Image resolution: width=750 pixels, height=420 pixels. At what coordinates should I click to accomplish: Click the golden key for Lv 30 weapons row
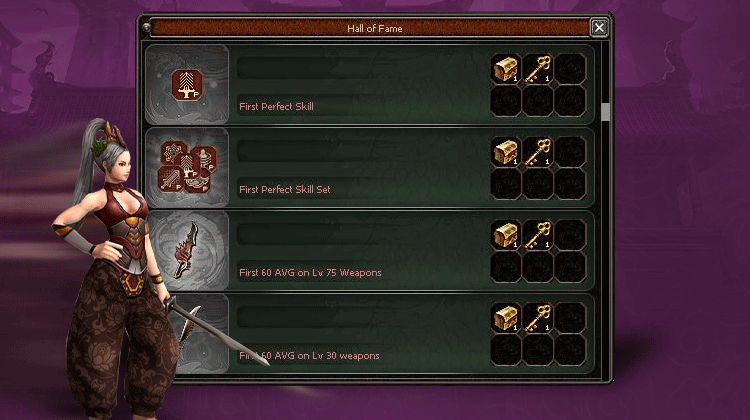point(539,318)
